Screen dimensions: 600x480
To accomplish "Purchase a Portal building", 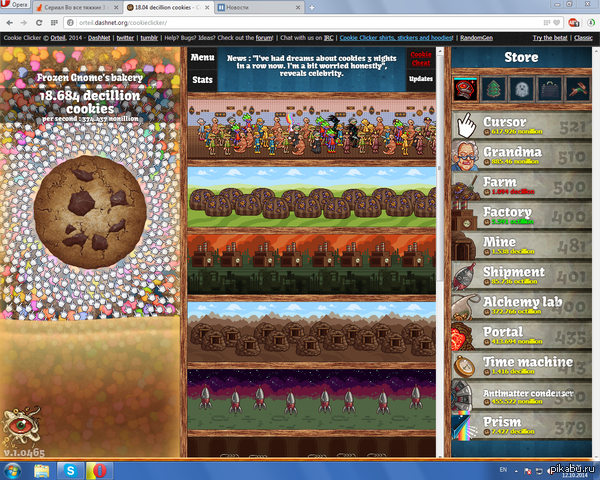I will [x=520, y=337].
